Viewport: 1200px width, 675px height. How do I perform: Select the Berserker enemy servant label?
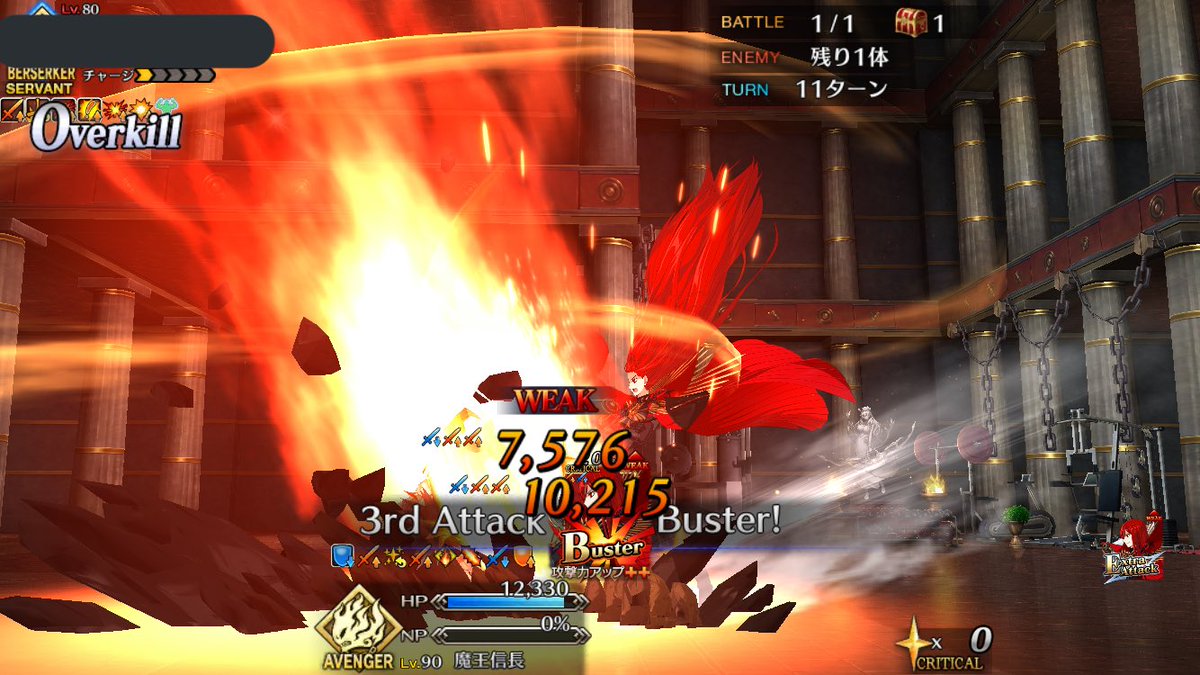click(x=40, y=81)
